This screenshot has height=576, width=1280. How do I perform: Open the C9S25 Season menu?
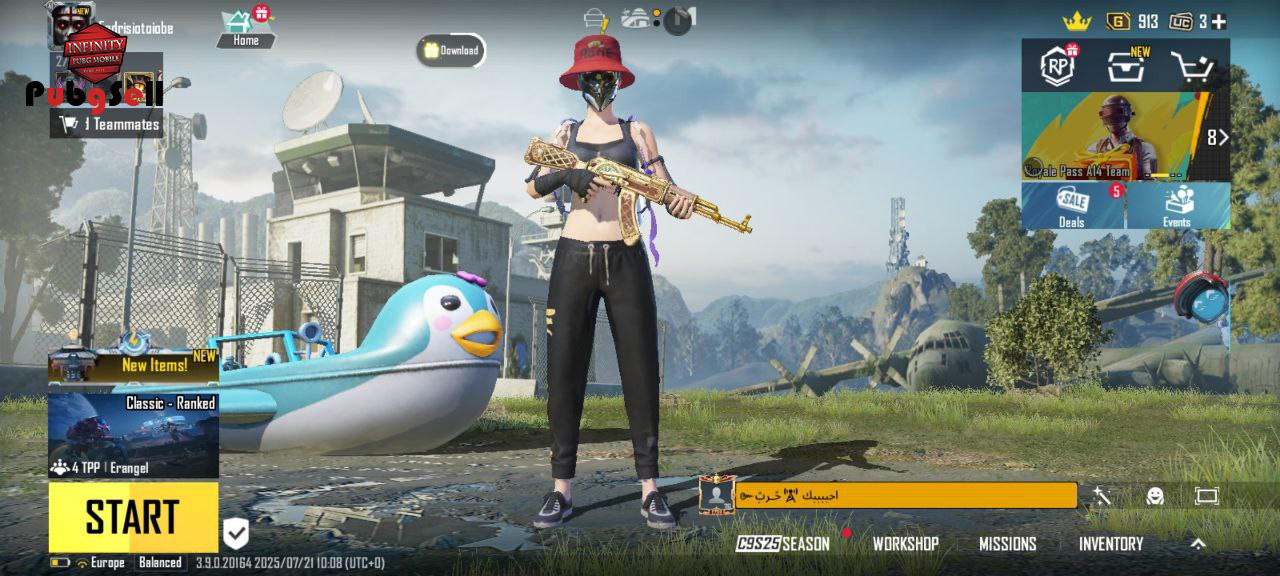(x=783, y=544)
